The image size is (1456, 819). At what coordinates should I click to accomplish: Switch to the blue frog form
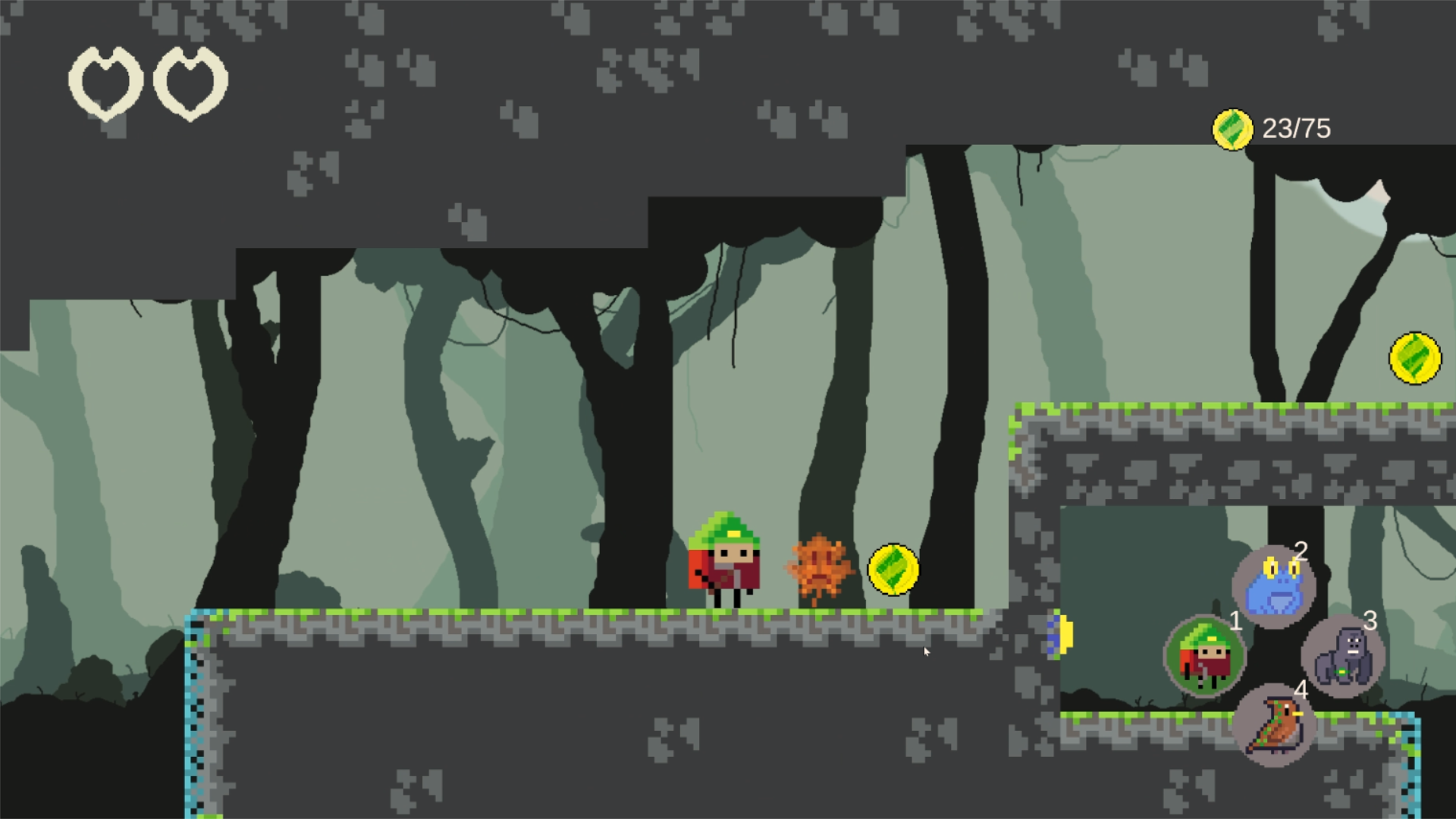1275,586
